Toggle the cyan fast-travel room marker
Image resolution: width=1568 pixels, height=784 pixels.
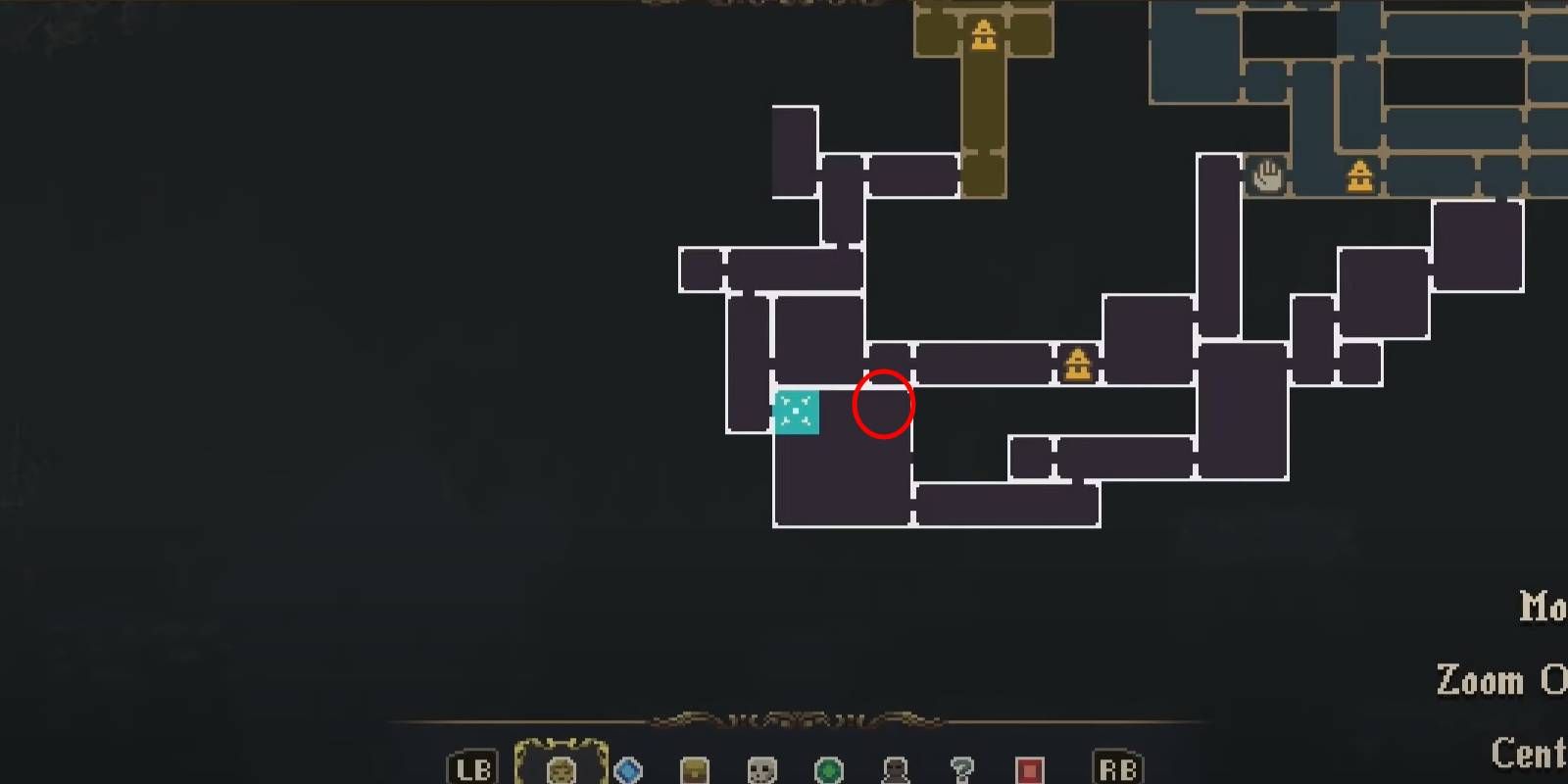coord(796,414)
